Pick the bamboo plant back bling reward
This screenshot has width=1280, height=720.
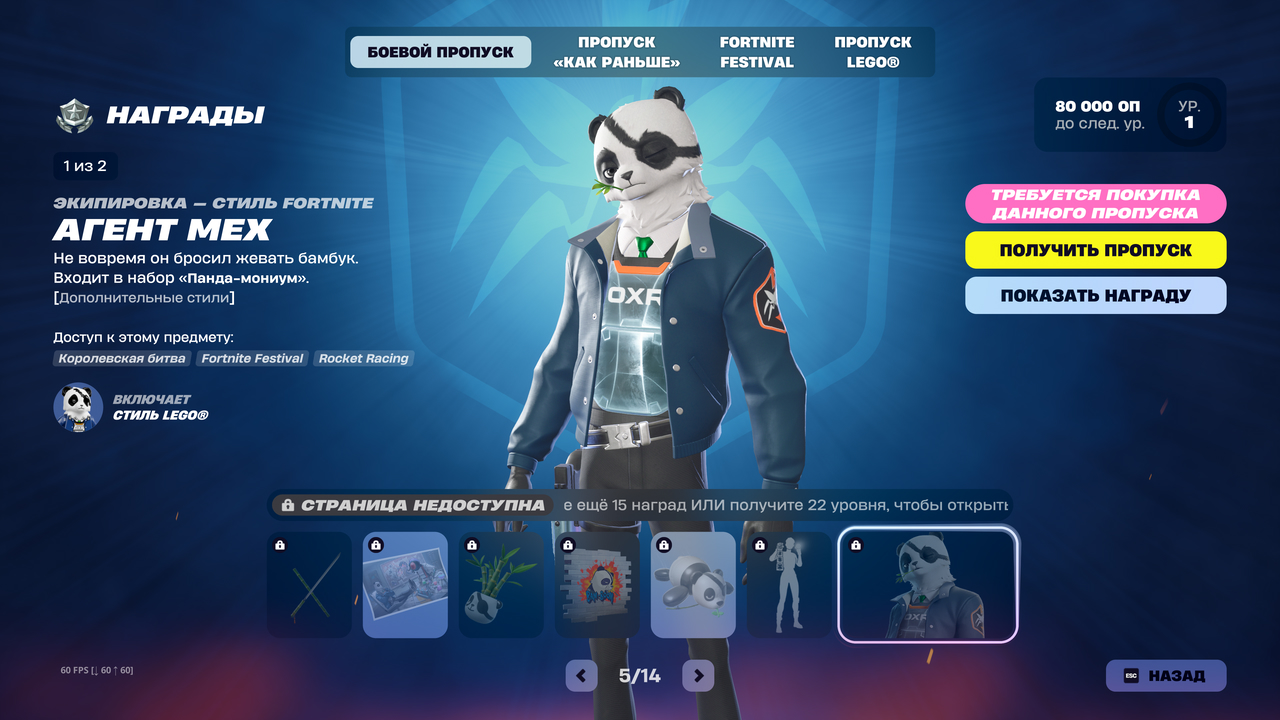click(x=501, y=585)
